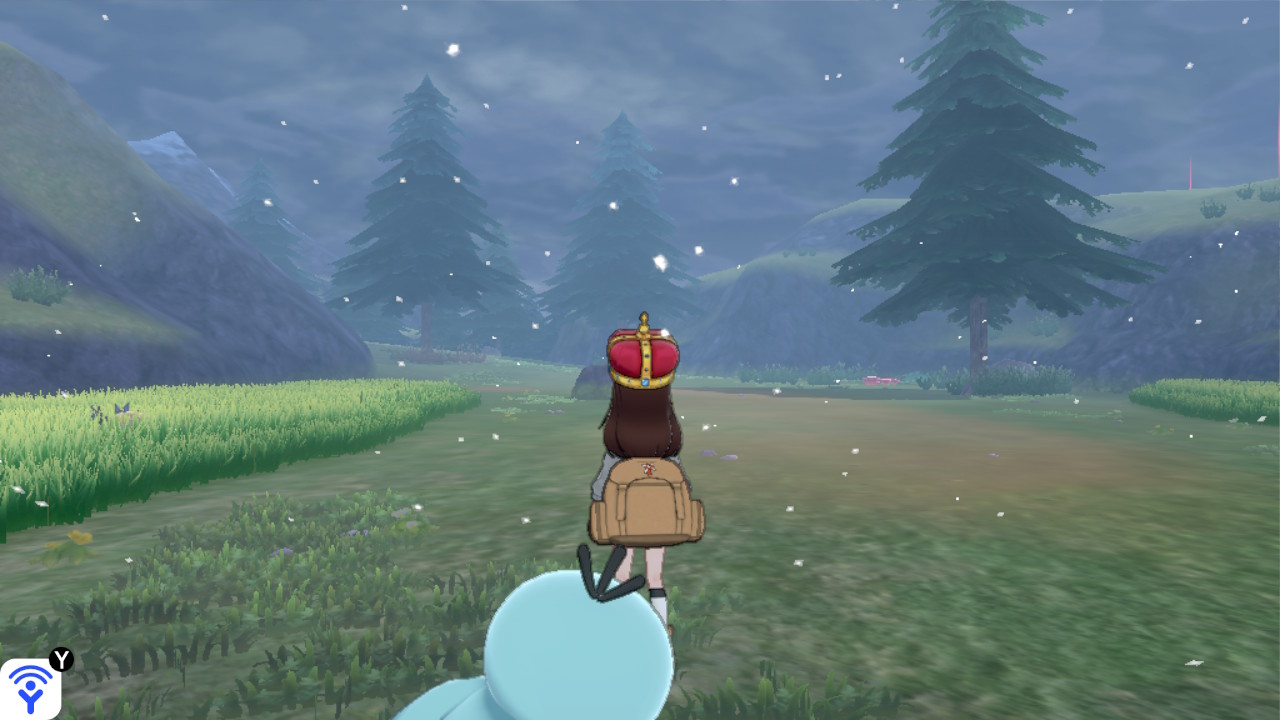1280x720 pixels.
Task: Click the pink signpost near the distant treeline
Action: point(878,381)
